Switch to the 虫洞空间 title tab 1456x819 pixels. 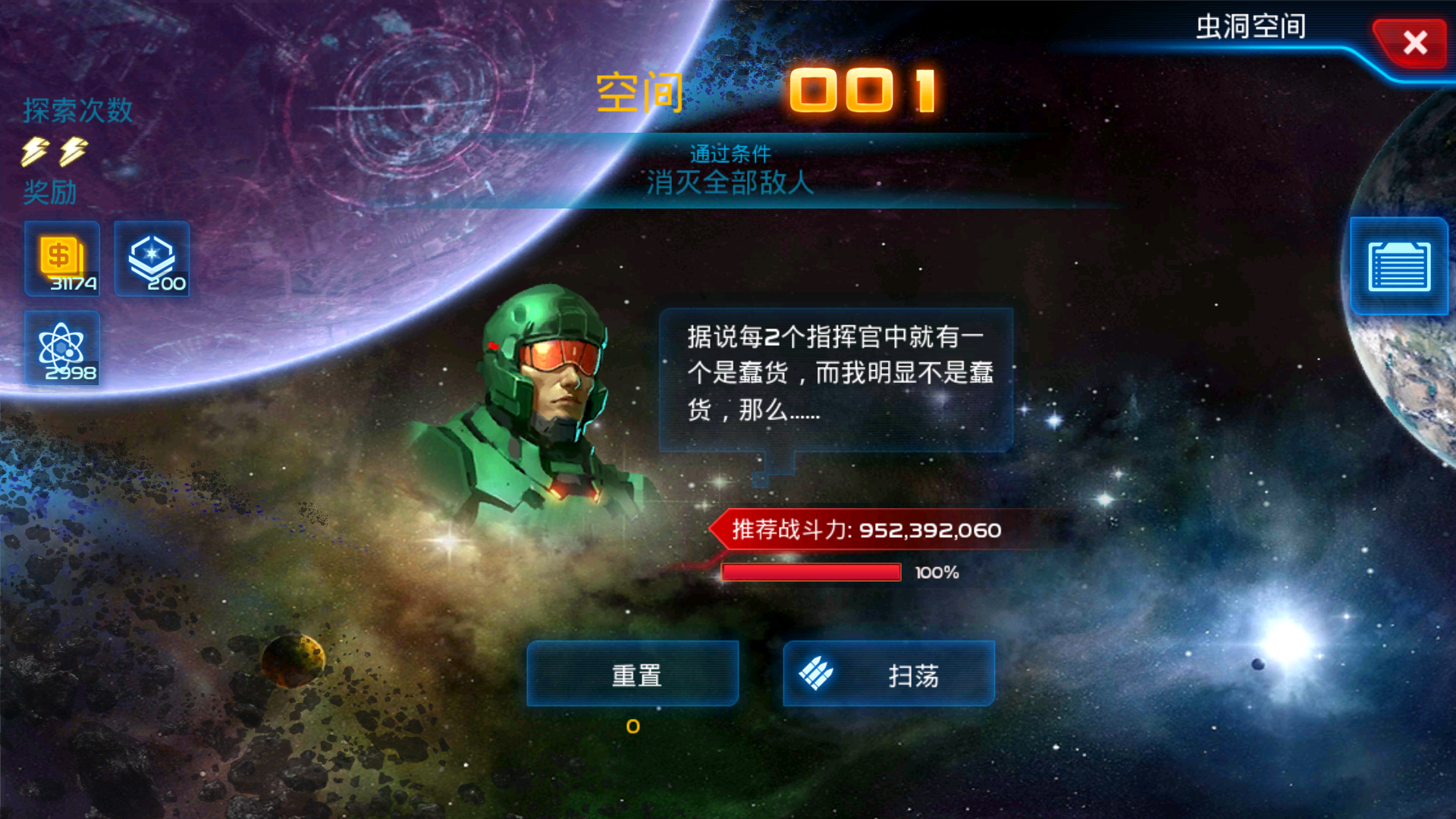1250,27
